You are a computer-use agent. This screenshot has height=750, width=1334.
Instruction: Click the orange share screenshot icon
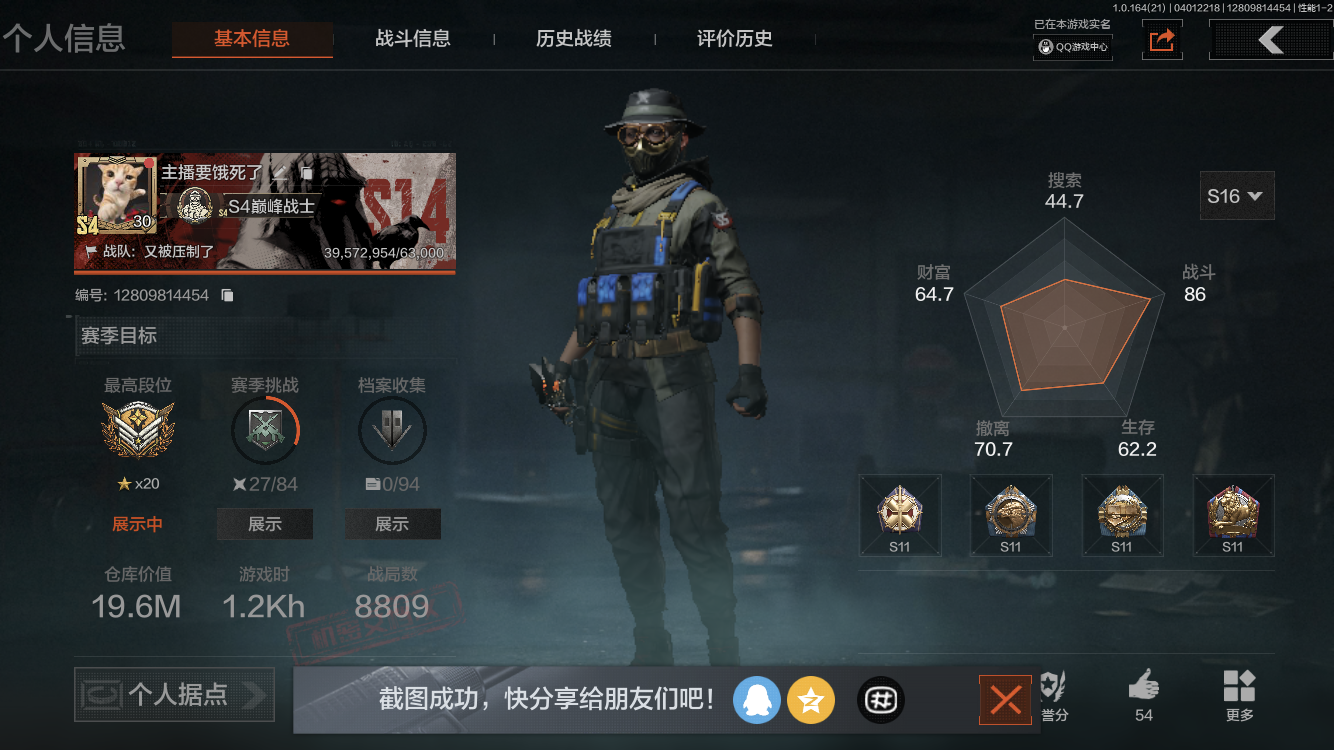coord(1161,41)
